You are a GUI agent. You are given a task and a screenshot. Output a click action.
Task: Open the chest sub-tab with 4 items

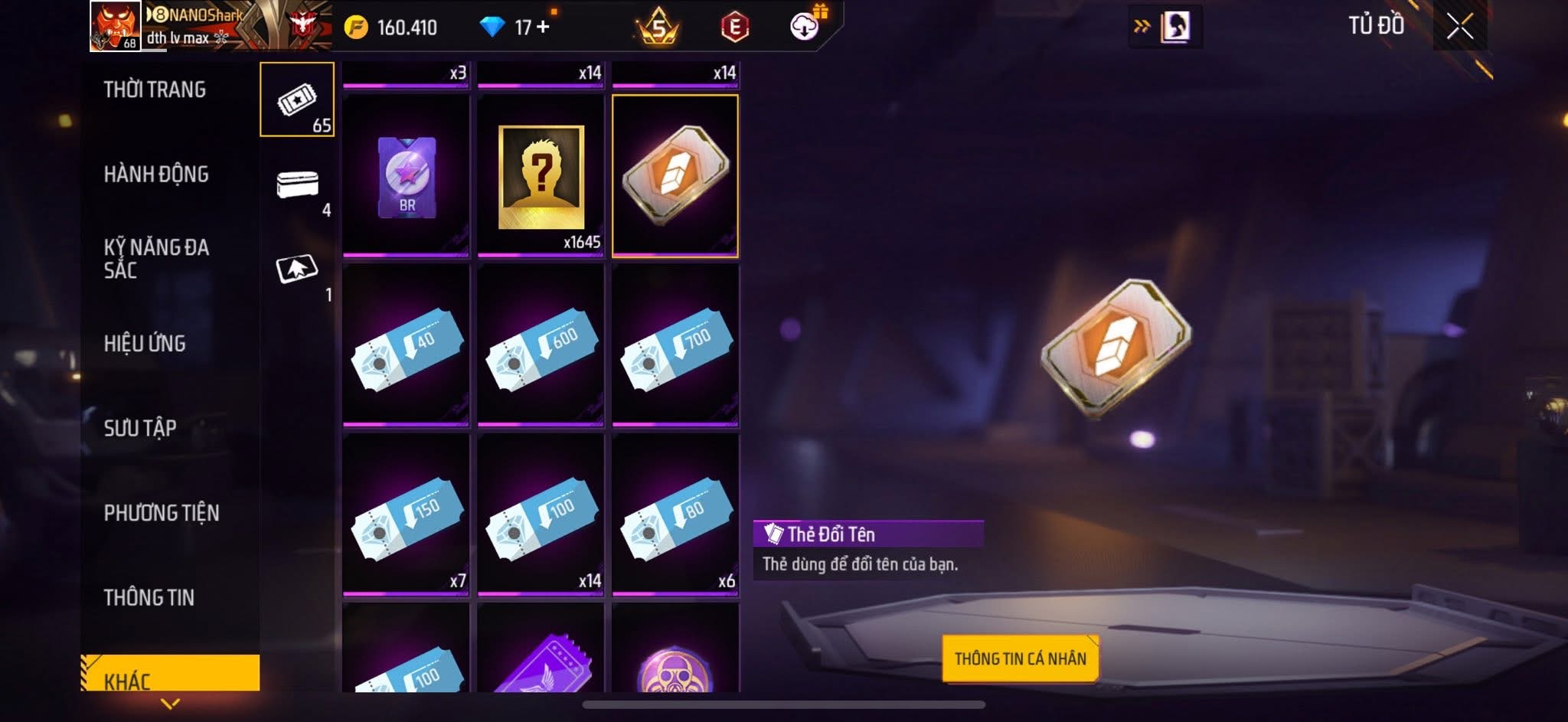pos(297,185)
